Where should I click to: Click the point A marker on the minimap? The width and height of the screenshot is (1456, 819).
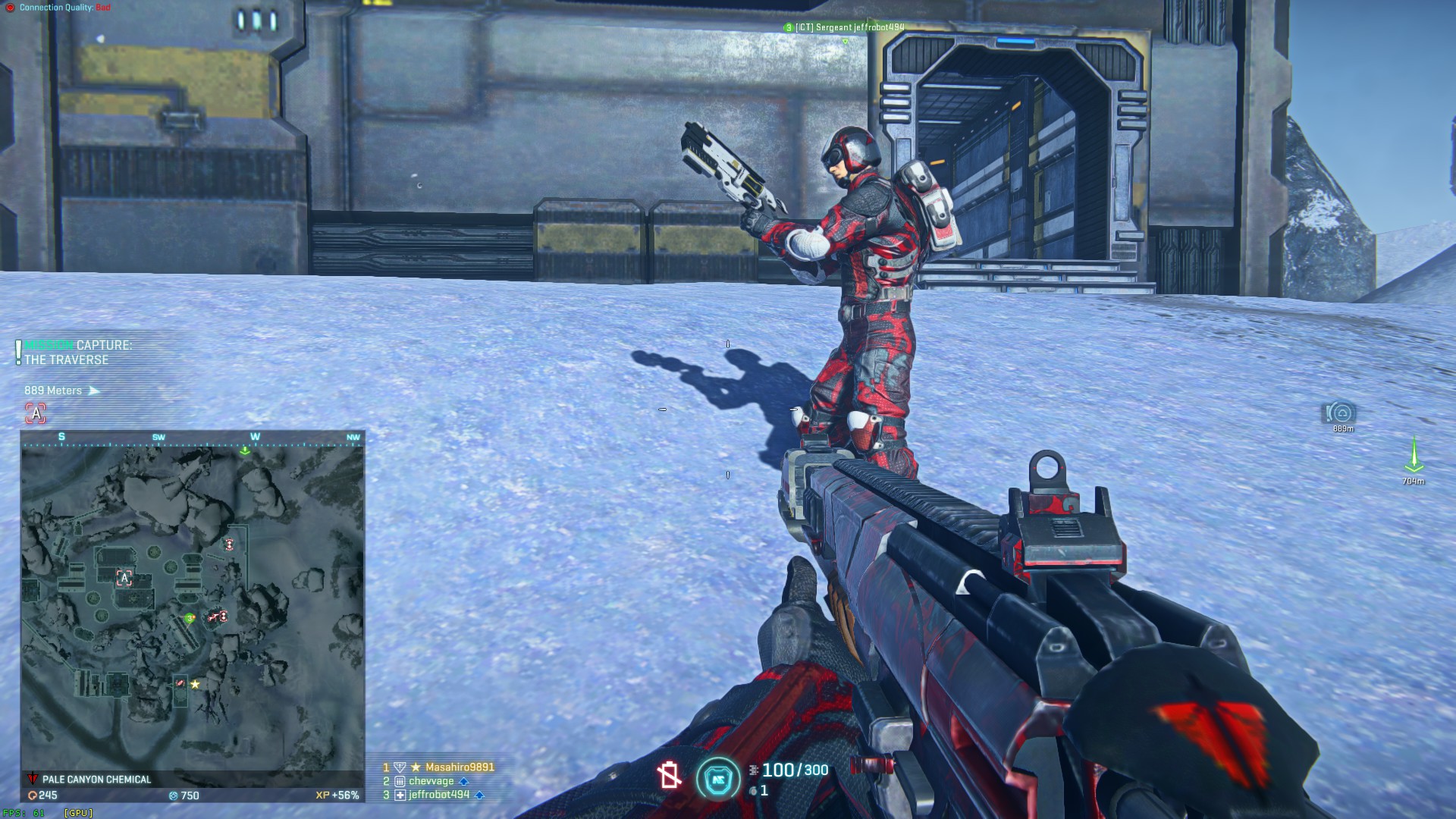pos(124,579)
